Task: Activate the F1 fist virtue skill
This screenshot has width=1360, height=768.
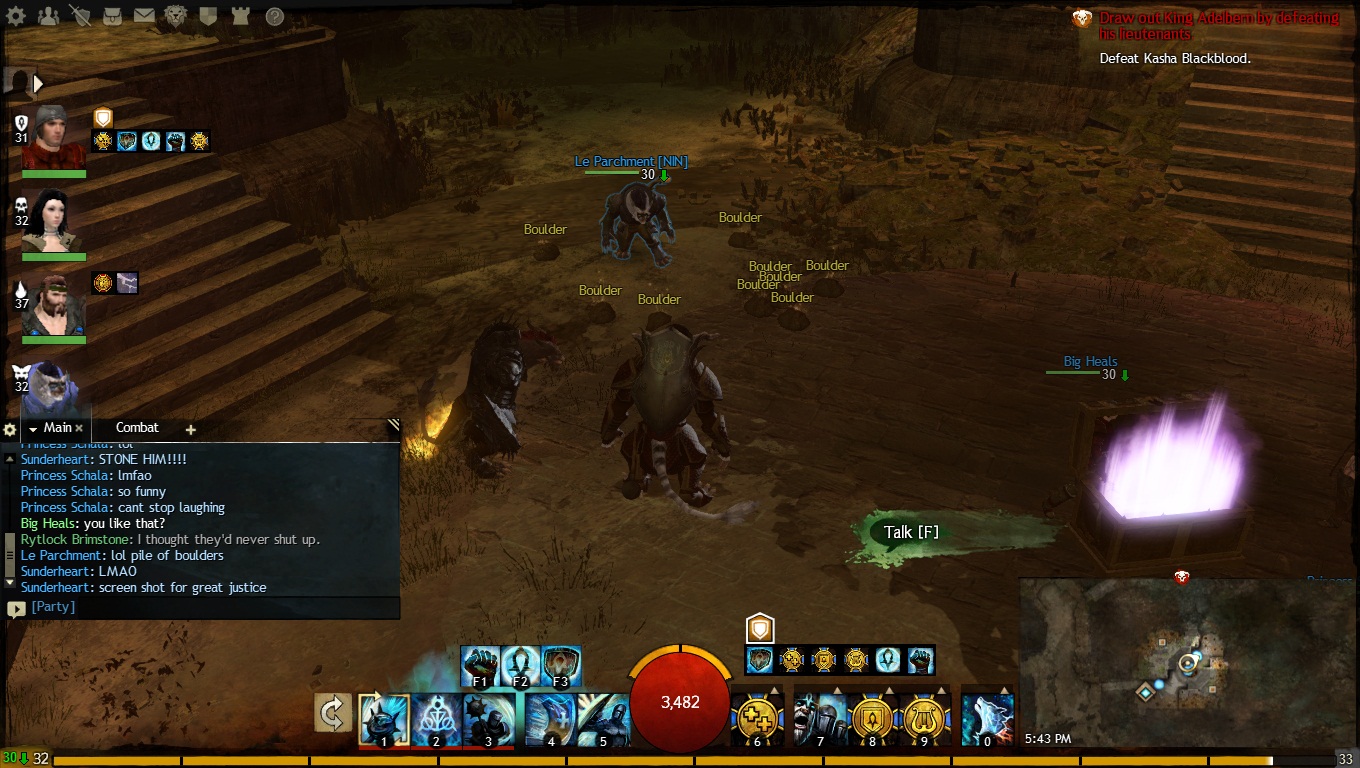Action: point(480,666)
